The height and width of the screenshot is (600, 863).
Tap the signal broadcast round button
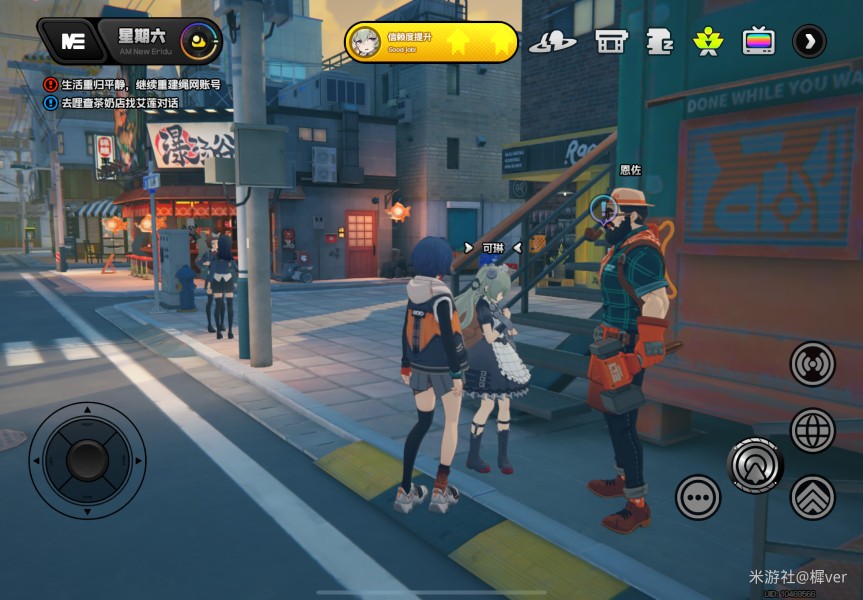coord(812,364)
